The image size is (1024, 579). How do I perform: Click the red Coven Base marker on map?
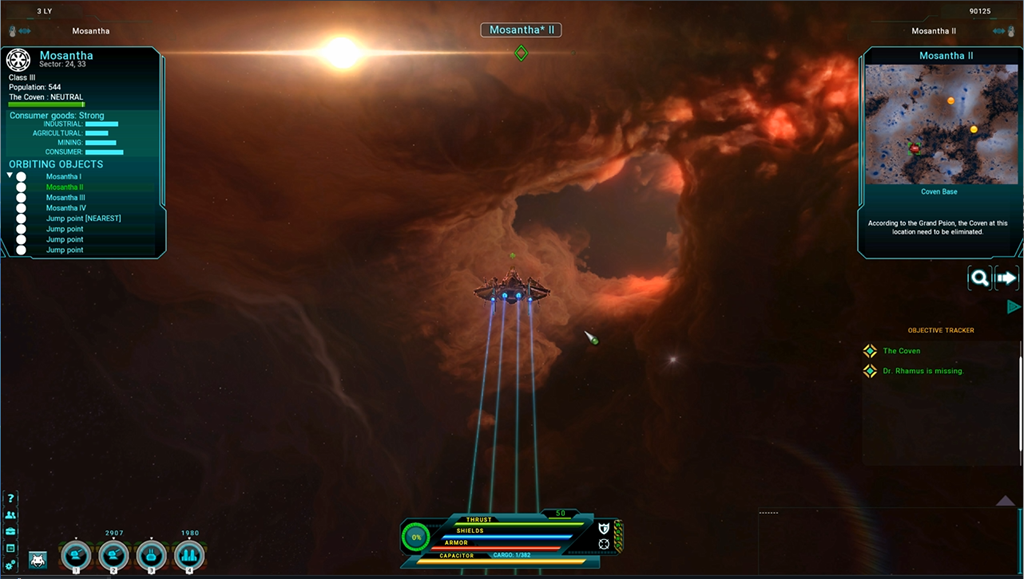(x=914, y=149)
